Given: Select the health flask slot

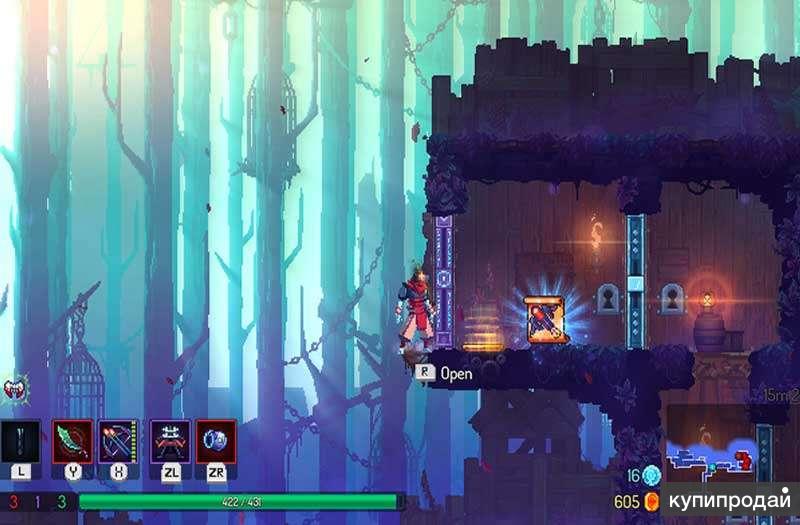Looking at the screenshot, I should pos(21,441).
